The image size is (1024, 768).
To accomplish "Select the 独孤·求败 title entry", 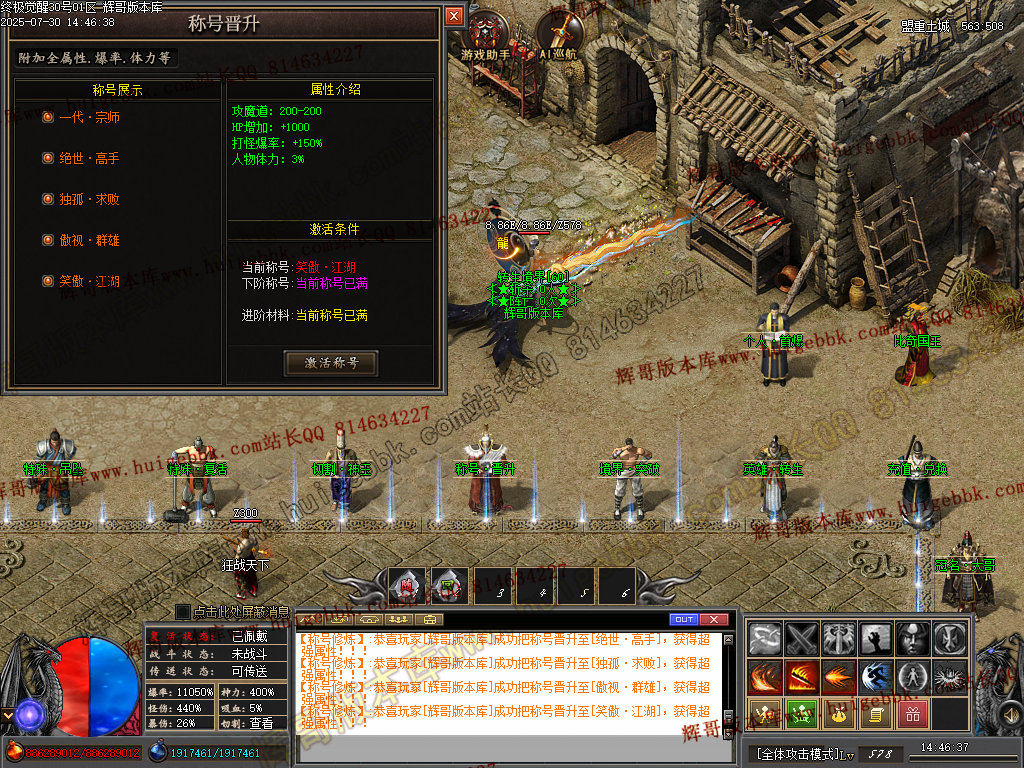I will pyautogui.click(x=89, y=199).
